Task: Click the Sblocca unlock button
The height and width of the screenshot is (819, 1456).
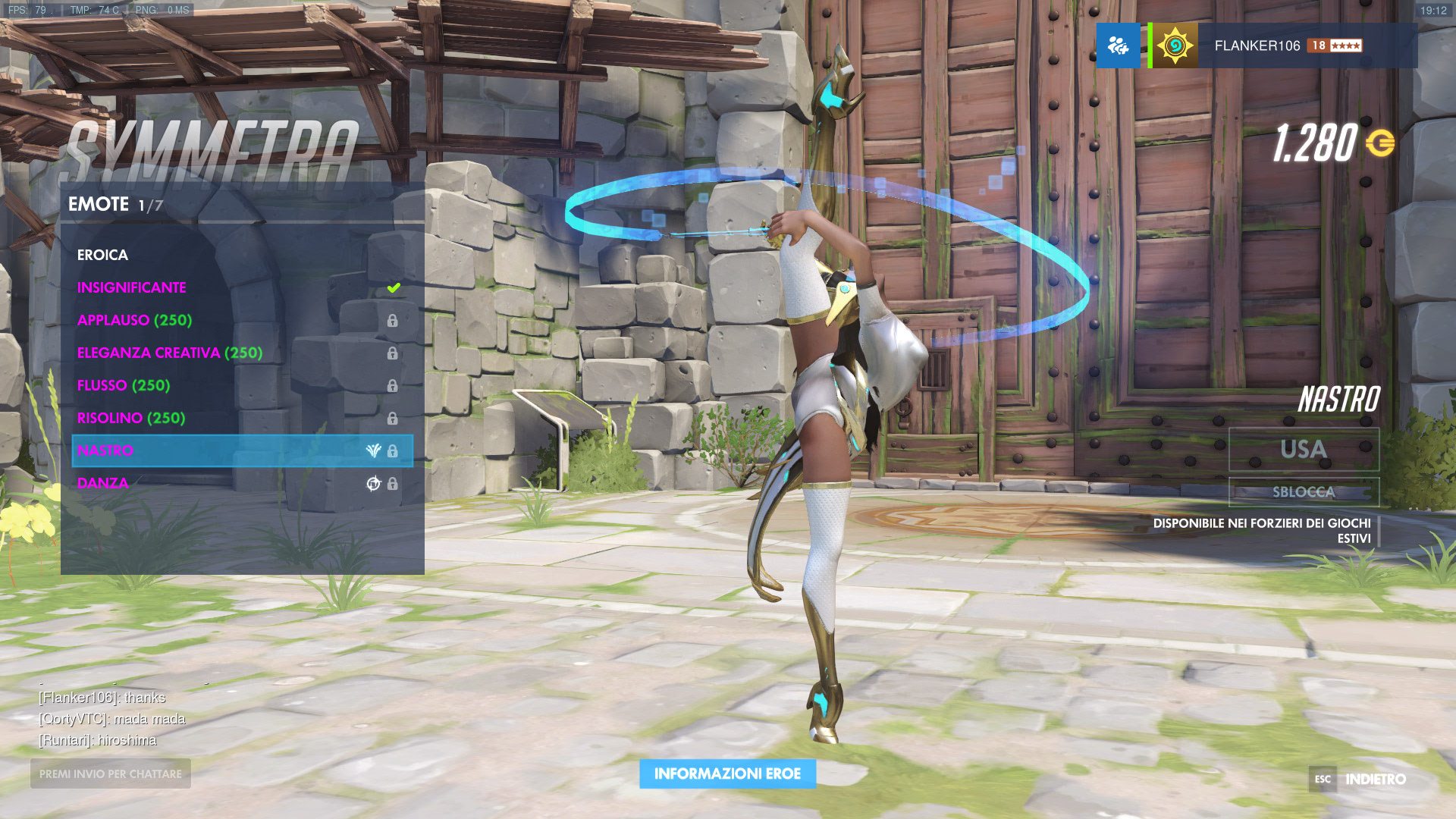Action: [x=1304, y=491]
